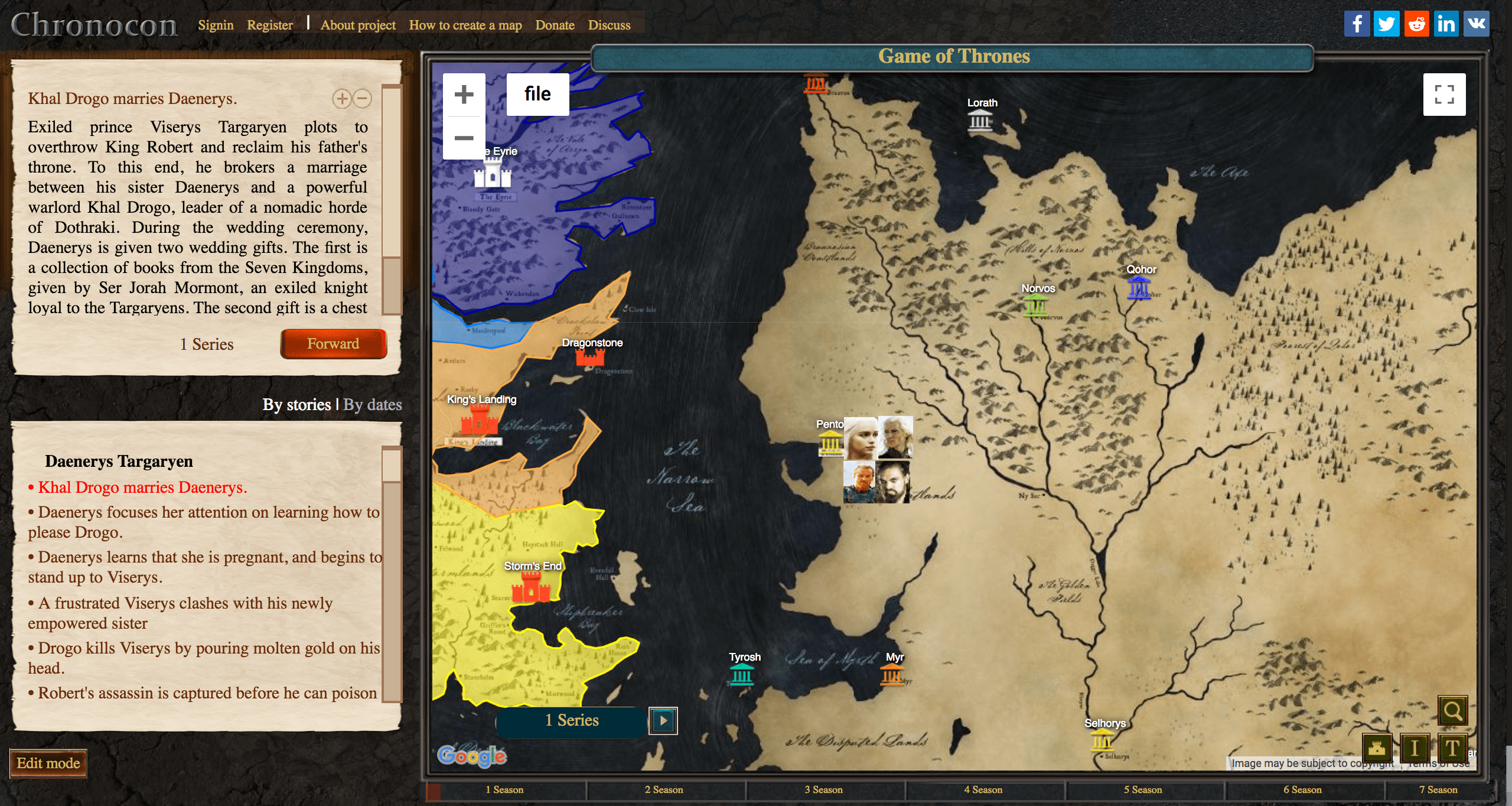The image size is (1512, 806).
Task: Share the project on Twitter
Action: pyautogui.click(x=1387, y=24)
